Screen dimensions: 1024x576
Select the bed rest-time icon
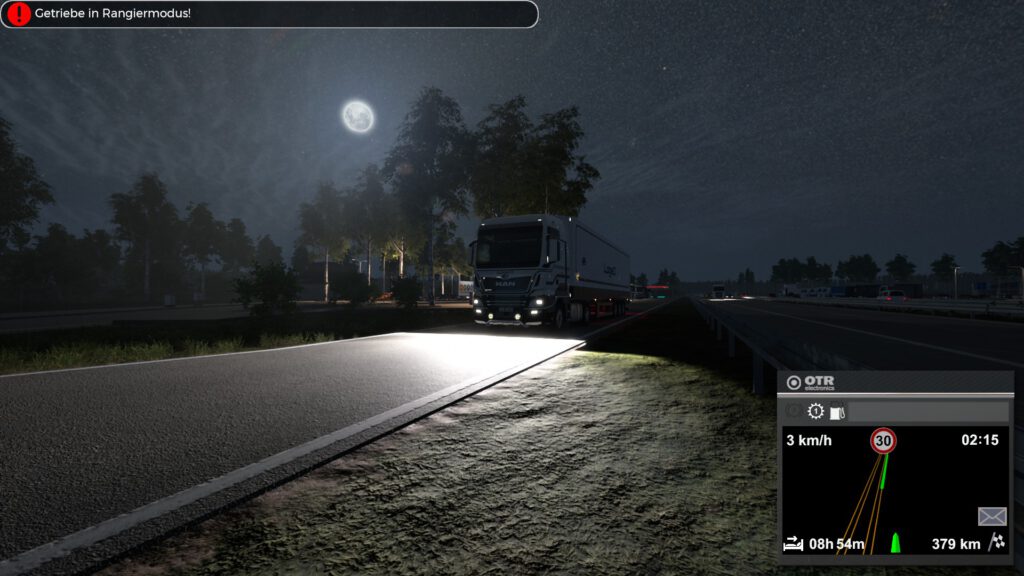pyautogui.click(x=793, y=544)
